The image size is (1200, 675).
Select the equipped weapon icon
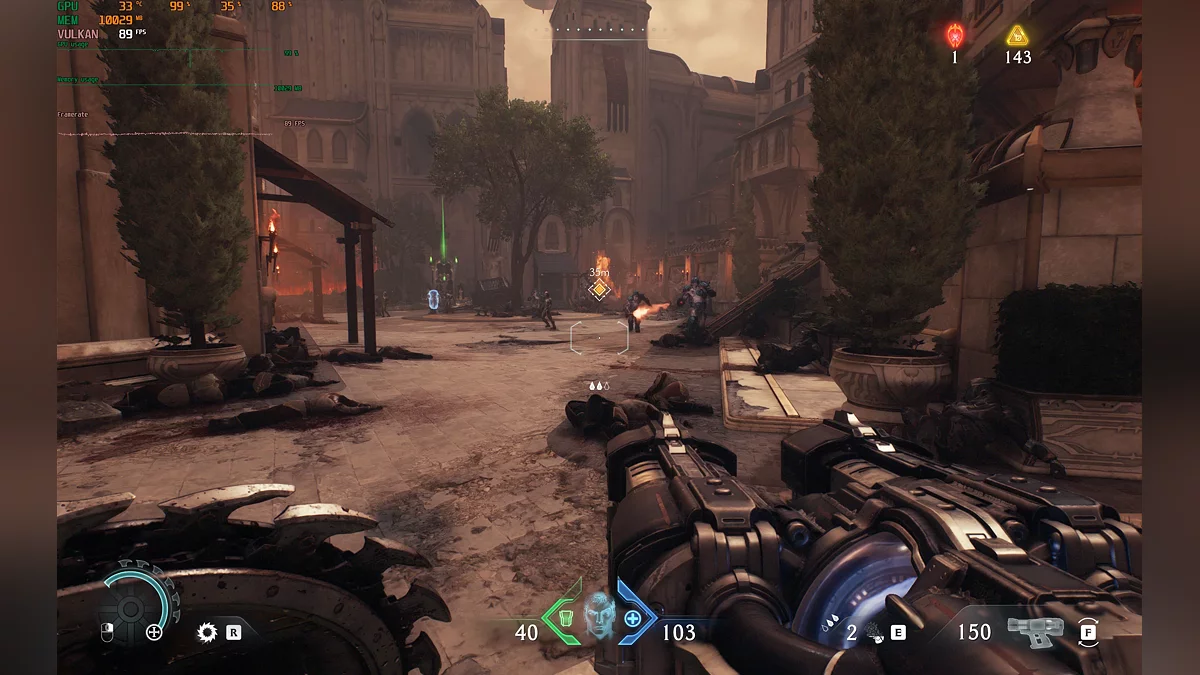click(1034, 632)
